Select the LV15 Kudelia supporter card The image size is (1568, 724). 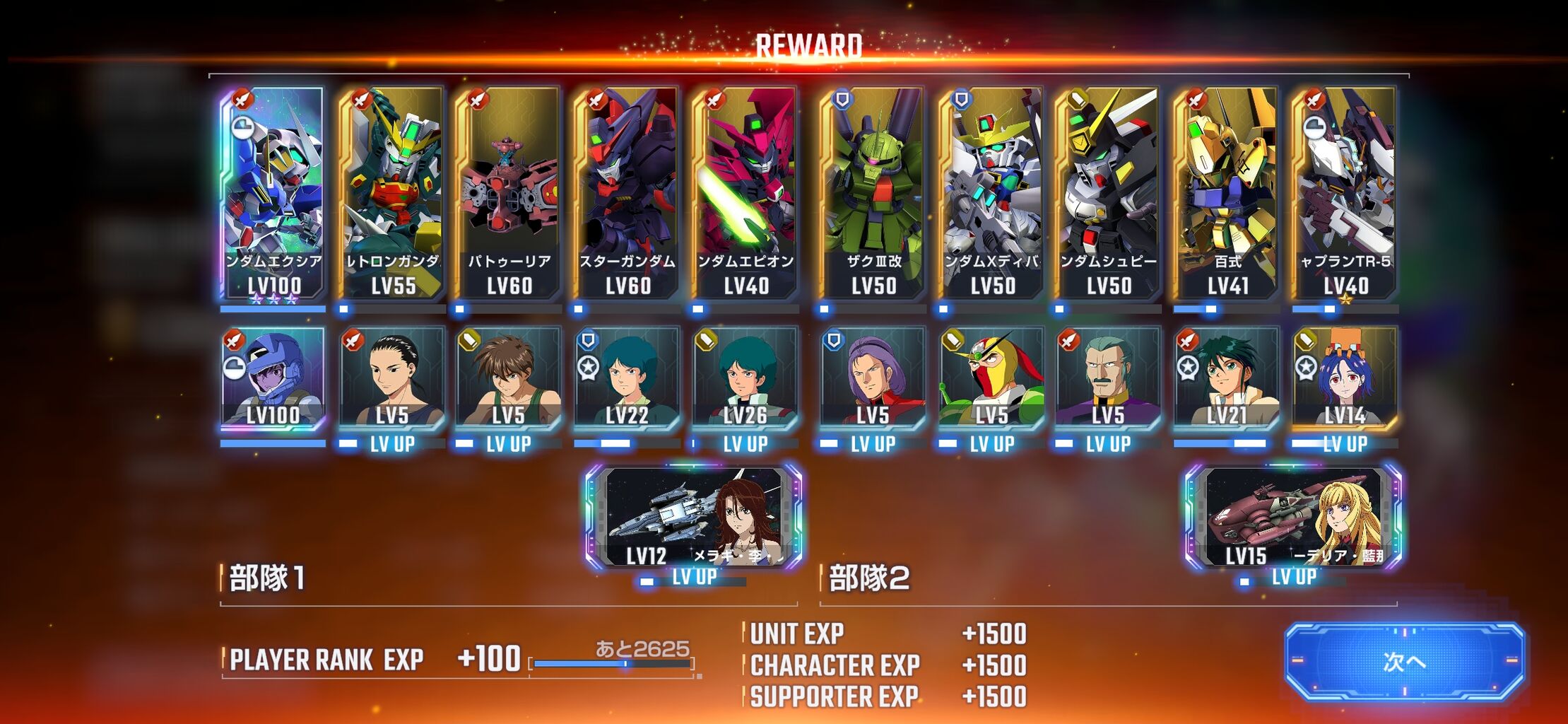[x=1294, y=518]
